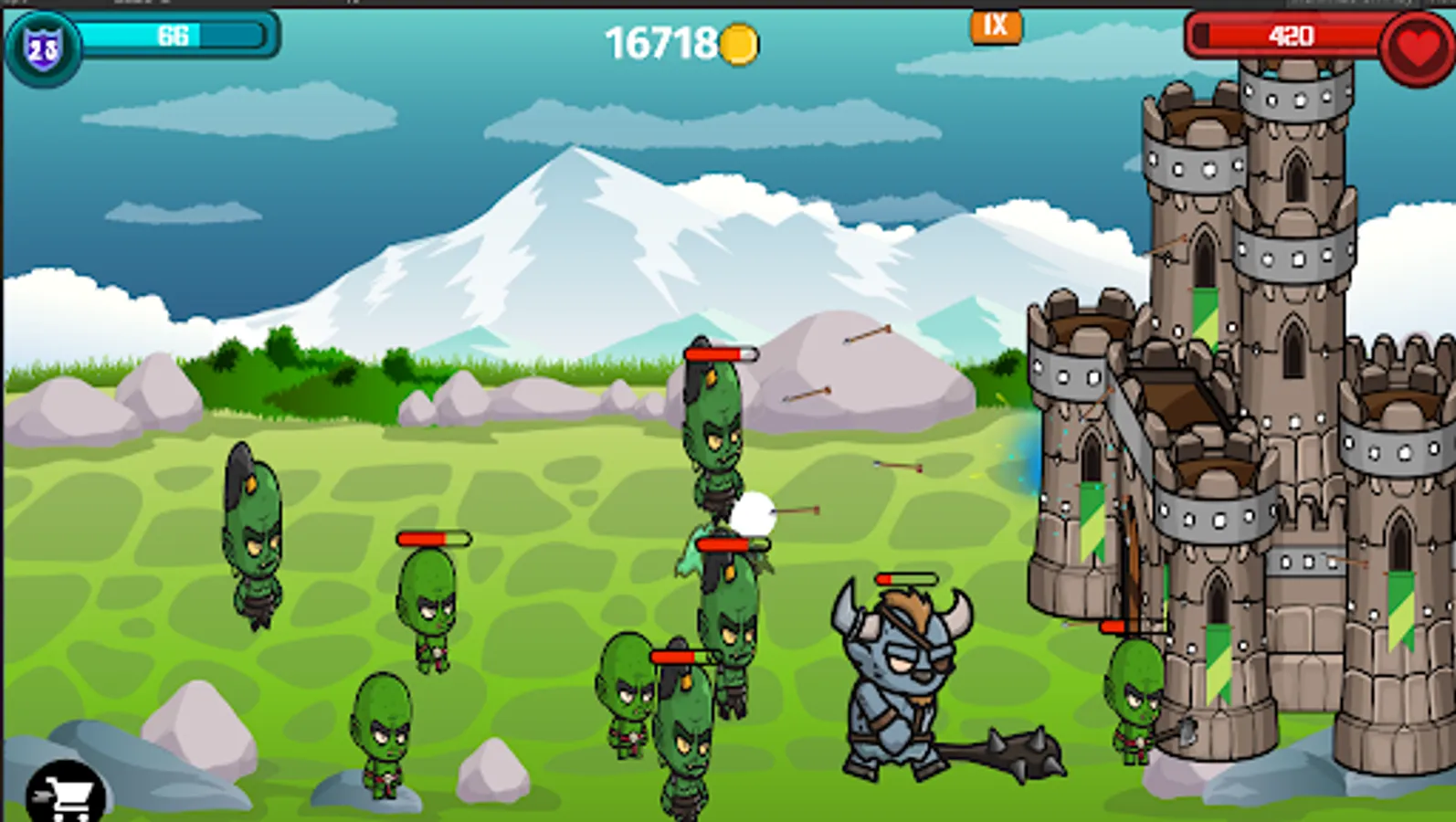Tap the red health bar above the hero
Image resolution: width=1456 pixels, height=822 pixels.
point(909,578)
